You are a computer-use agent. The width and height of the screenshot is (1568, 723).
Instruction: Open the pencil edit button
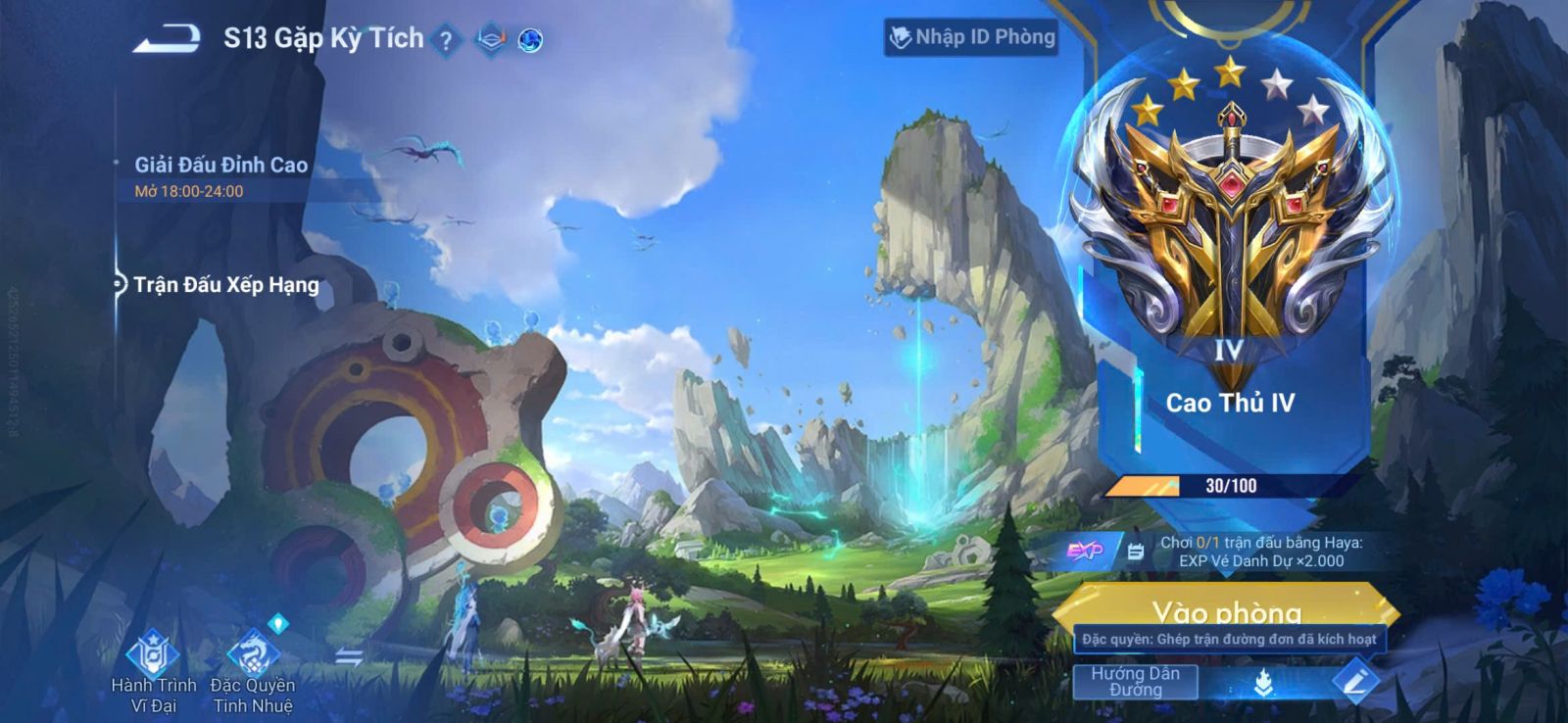pyautogui.click(x=1355, y=681)
